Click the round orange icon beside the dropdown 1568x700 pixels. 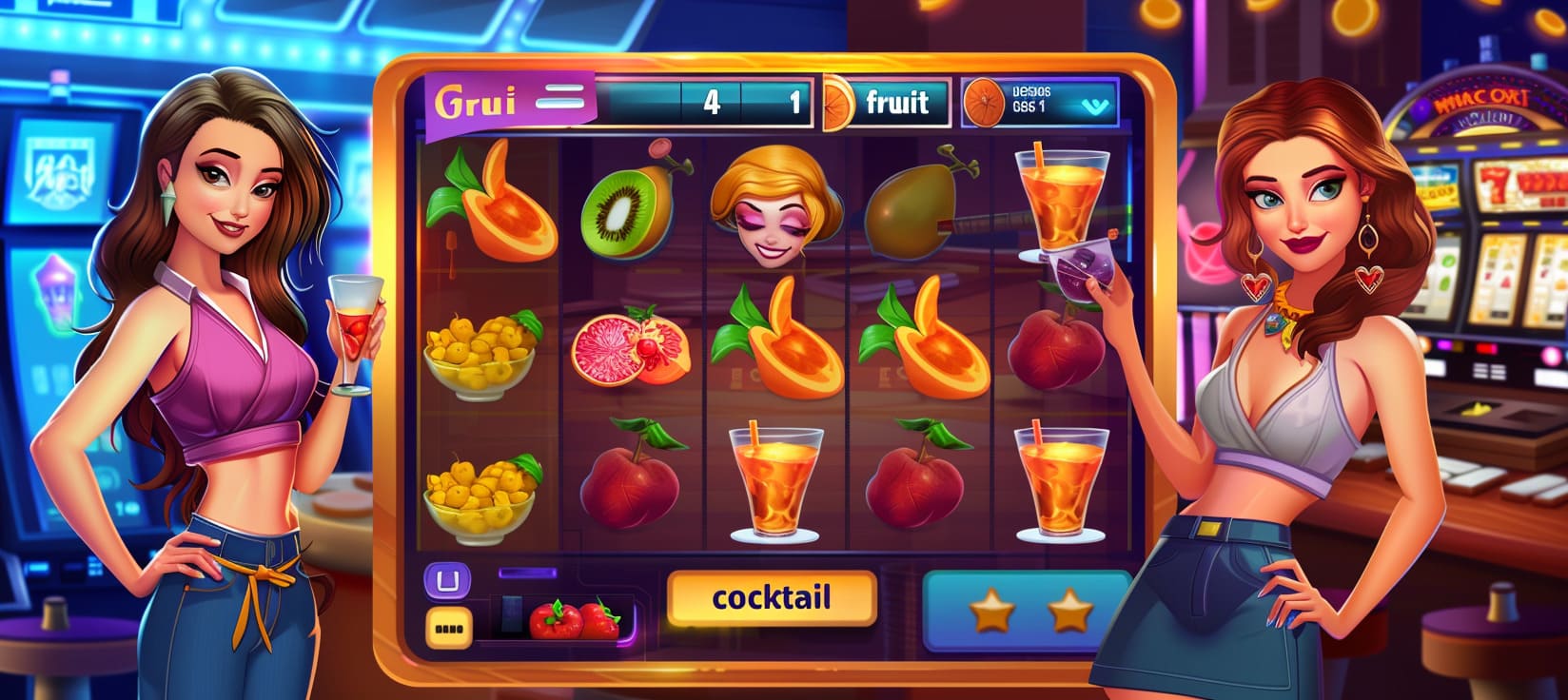click(985, 103)
